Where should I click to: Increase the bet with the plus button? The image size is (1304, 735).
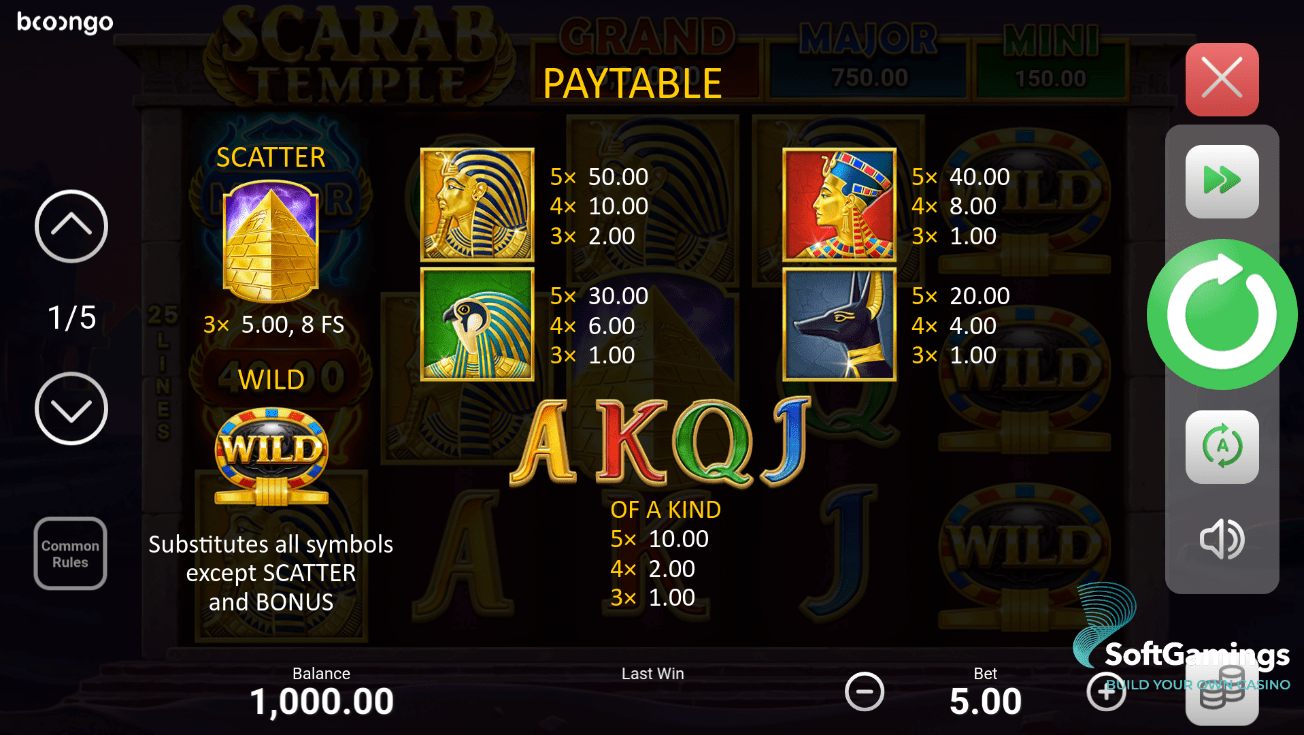pos(1106,691)
